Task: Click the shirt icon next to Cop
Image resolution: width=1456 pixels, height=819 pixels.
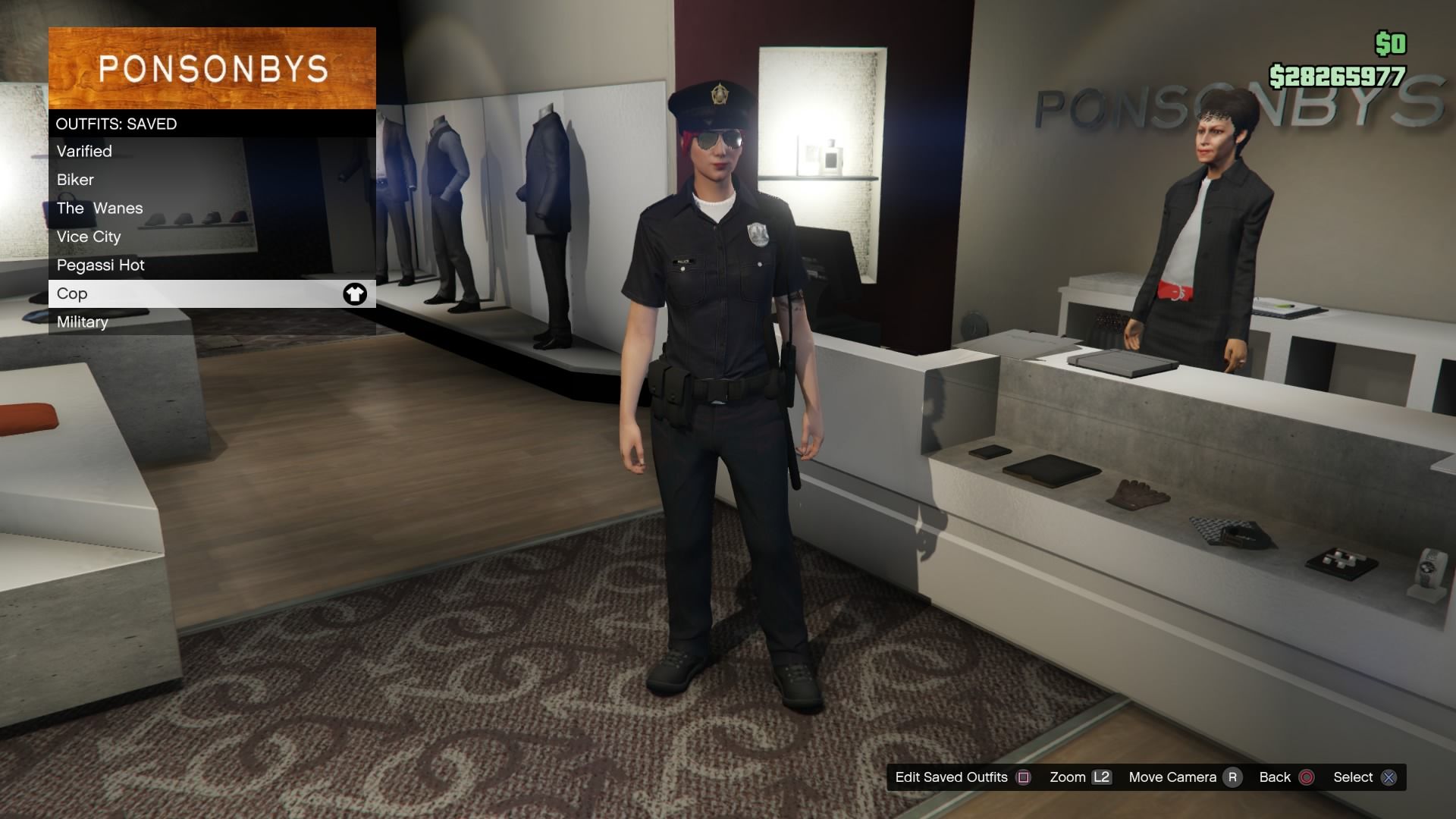Action: 356,293
